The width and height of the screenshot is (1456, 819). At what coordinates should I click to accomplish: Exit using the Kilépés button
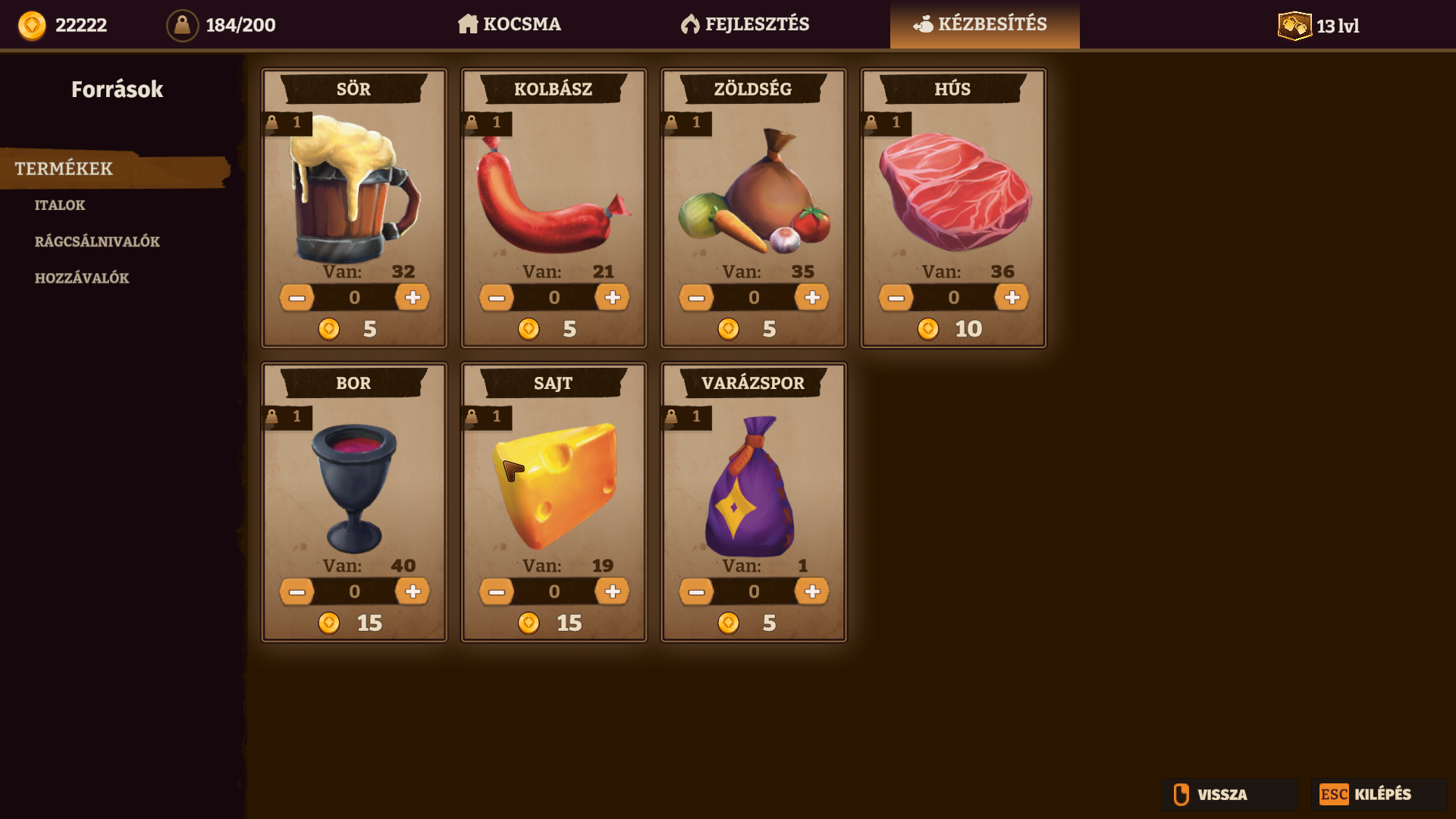(x=1379, y=794)
